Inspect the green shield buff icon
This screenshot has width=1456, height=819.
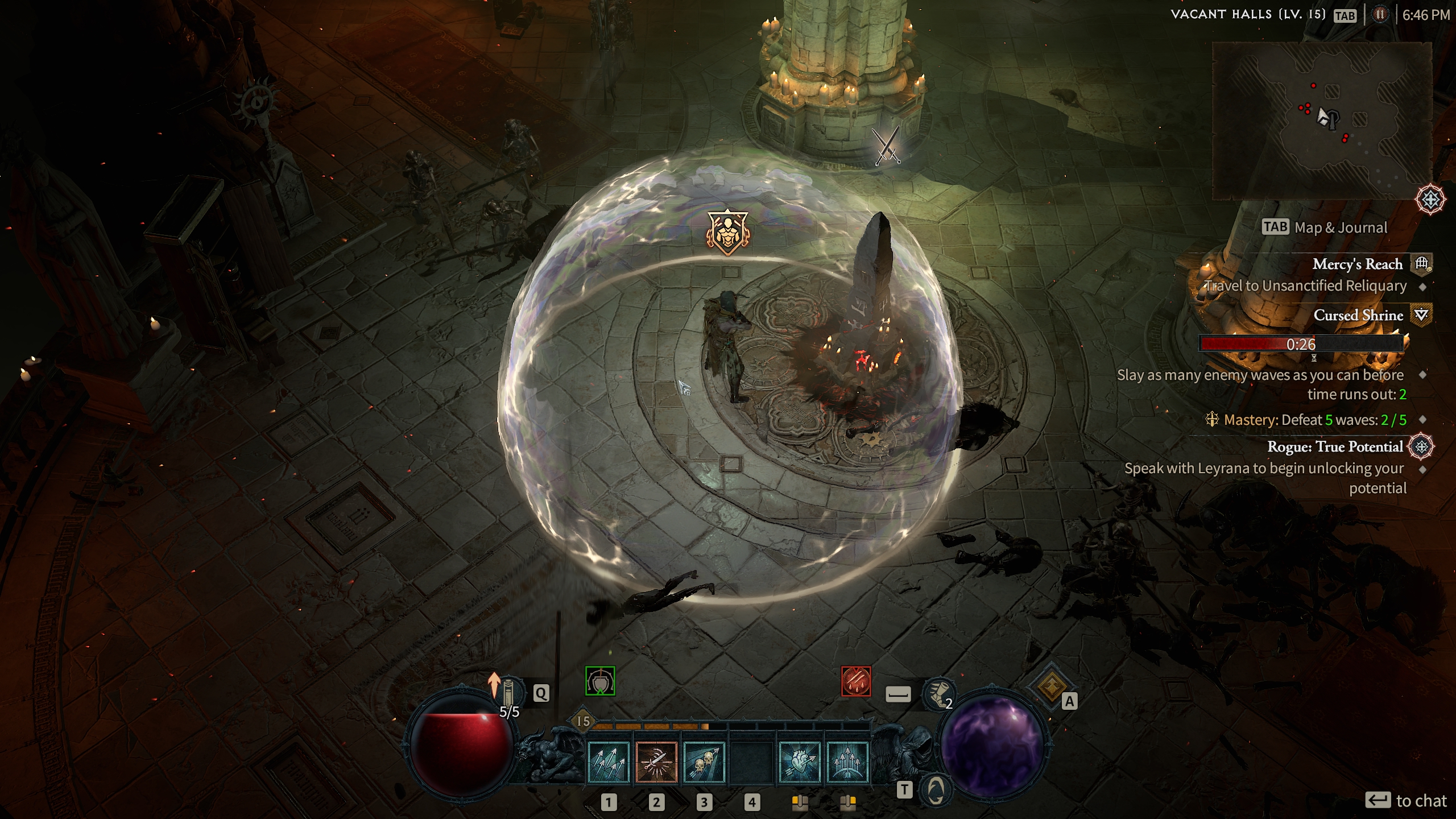tap(600, 681)
